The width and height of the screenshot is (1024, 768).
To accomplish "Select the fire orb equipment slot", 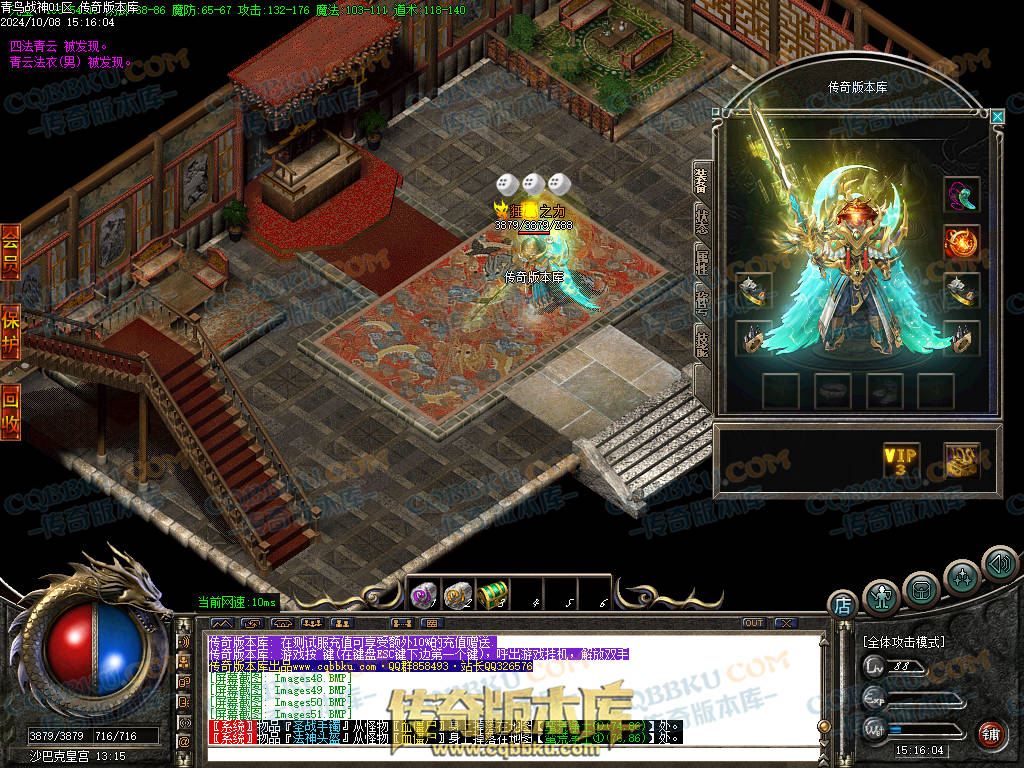I will (962, 242).
